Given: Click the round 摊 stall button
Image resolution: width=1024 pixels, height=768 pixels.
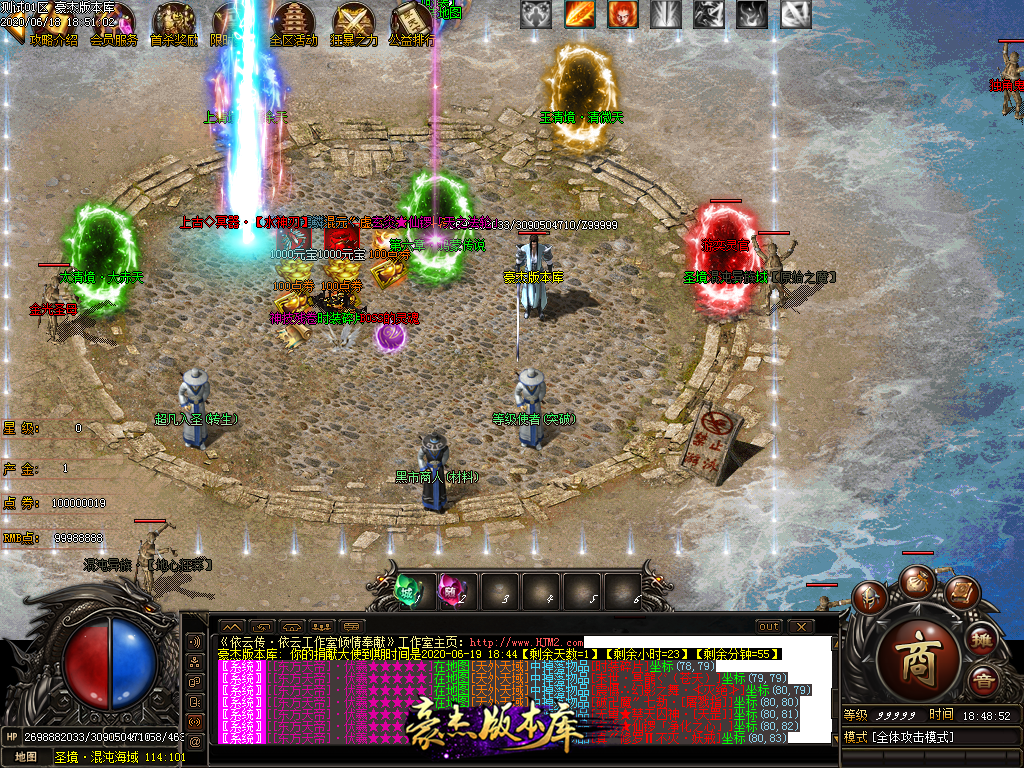Looking at the screenshot, I should (x=983, y=639).
